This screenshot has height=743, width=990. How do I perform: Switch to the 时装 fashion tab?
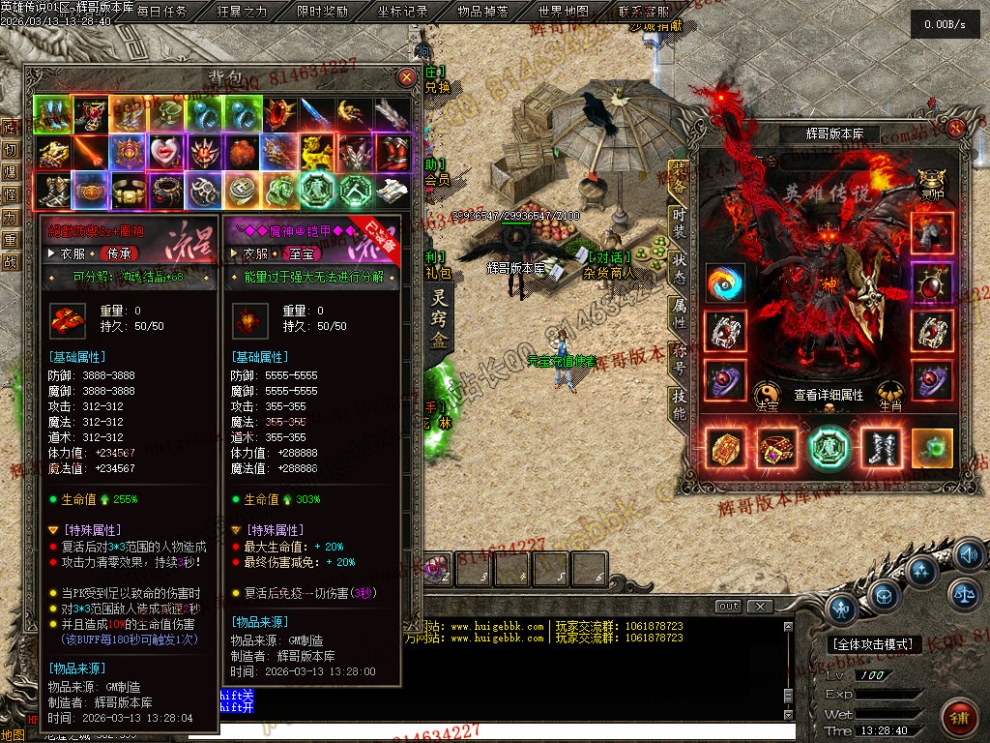tap(679, 222)
